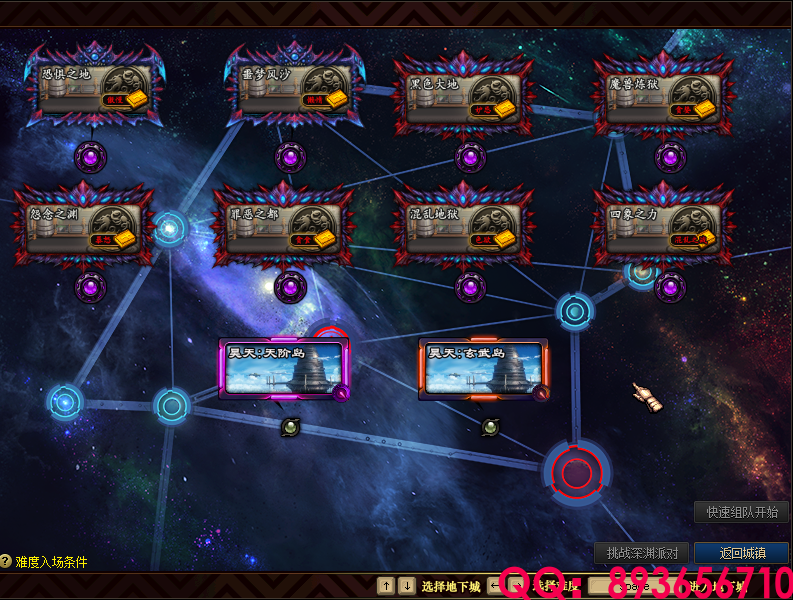Click the purple orb under 魔兽炼狱

[670, 157]
